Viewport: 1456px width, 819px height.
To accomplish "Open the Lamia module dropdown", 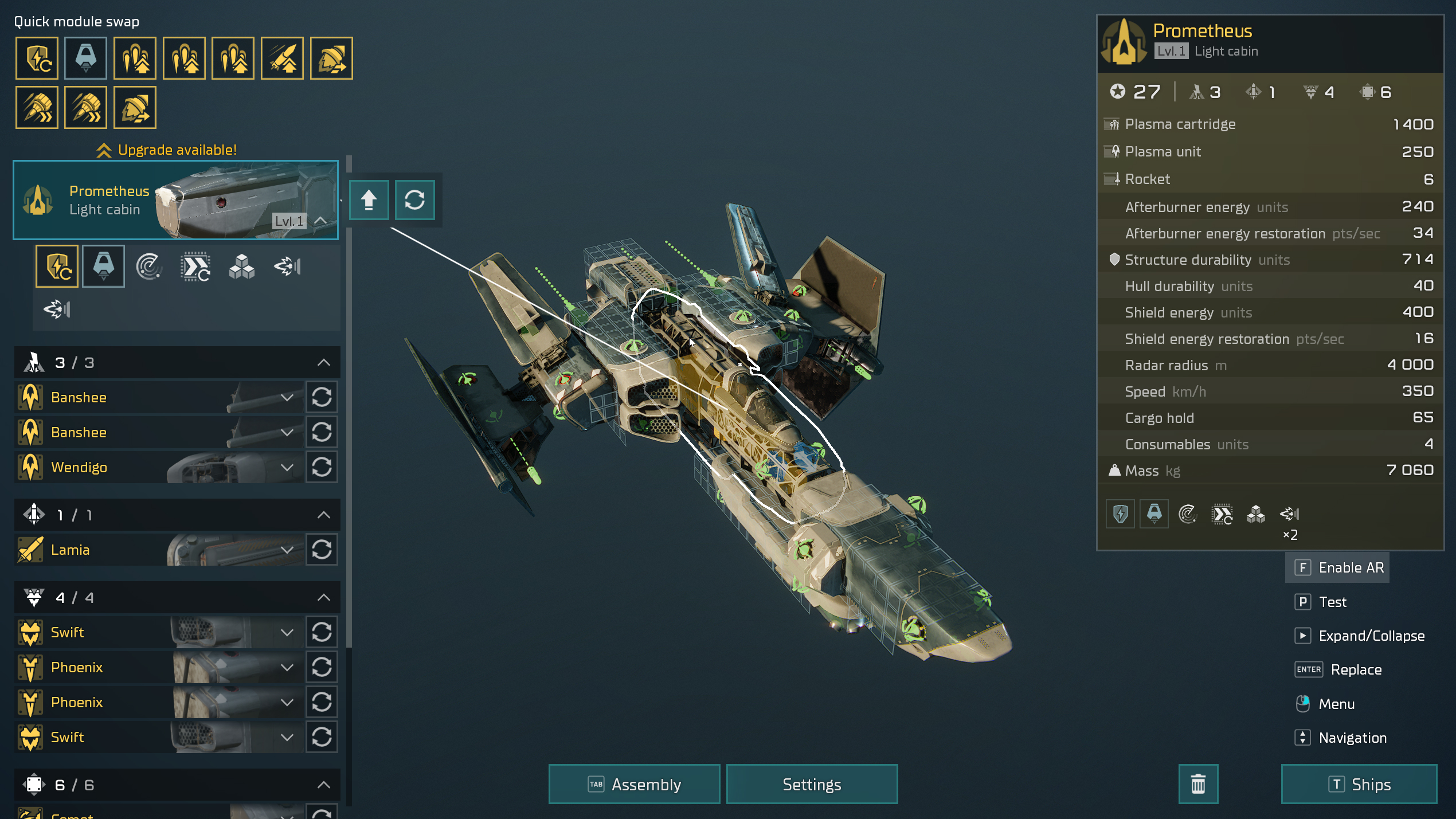I will (x=287, y=550).
